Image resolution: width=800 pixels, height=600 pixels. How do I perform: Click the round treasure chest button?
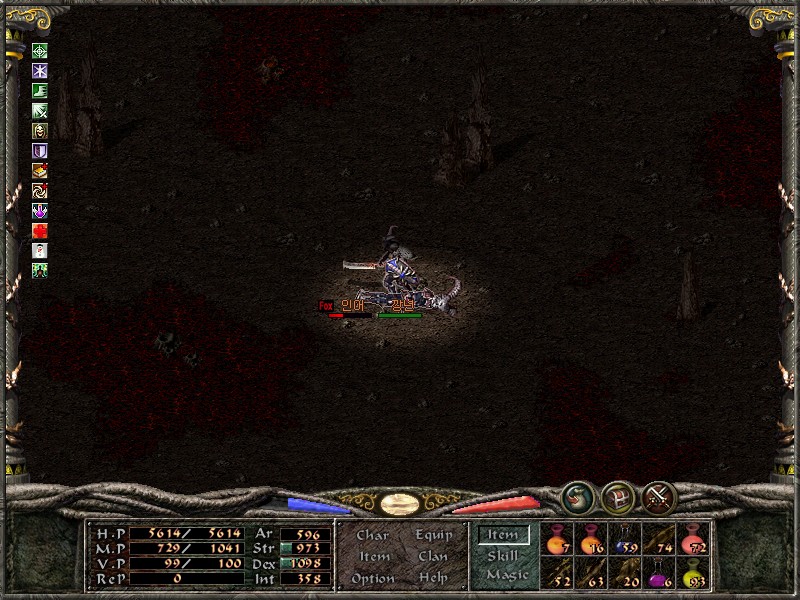click(617, 497)
